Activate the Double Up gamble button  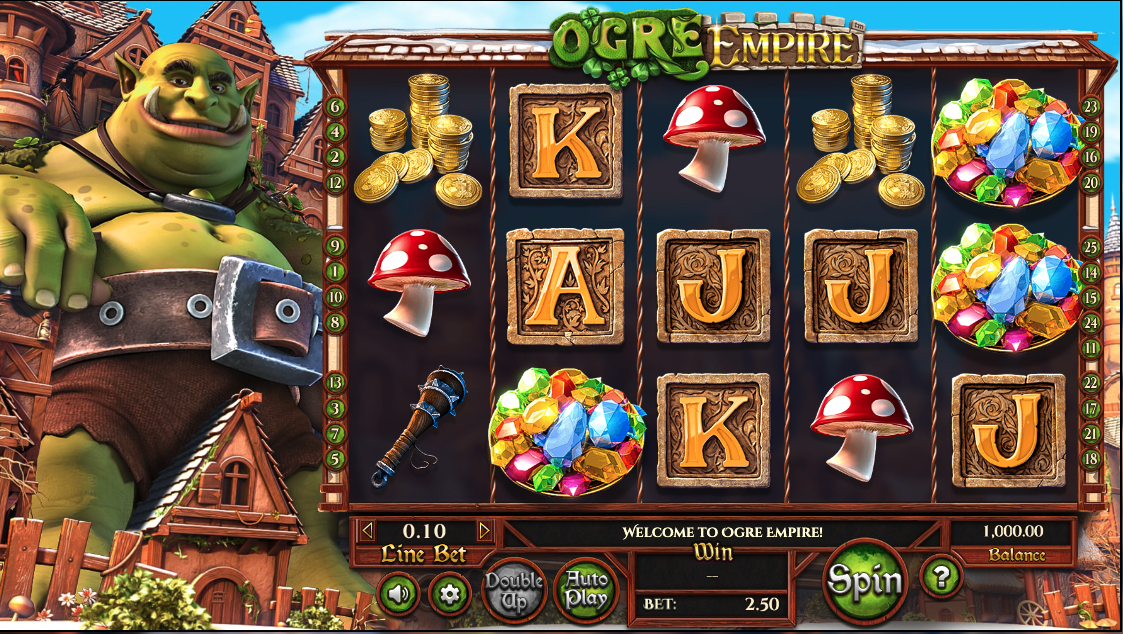pyautogui.click(x=514, y=589)
